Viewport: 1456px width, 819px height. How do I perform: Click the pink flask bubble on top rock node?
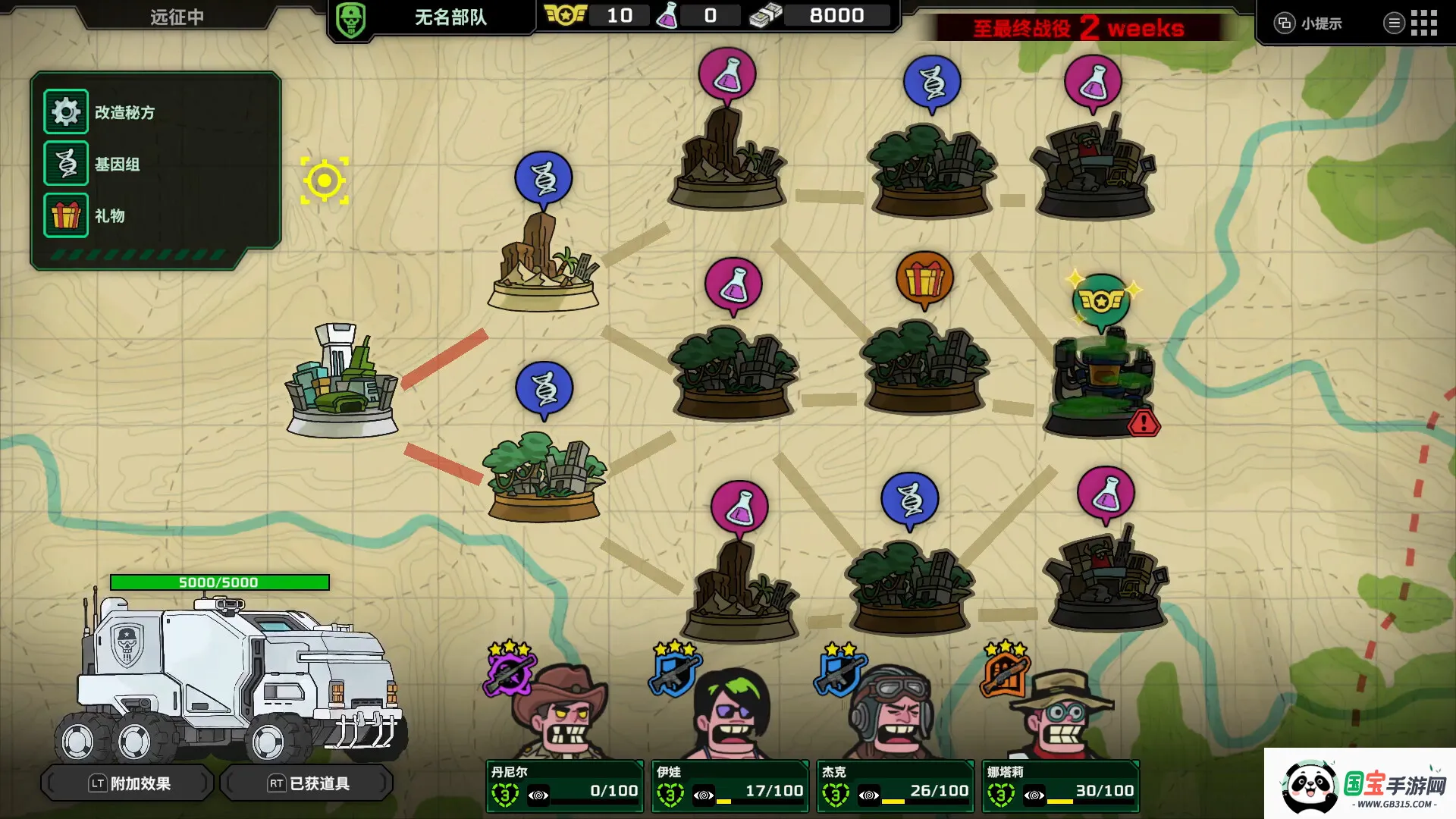728,74
